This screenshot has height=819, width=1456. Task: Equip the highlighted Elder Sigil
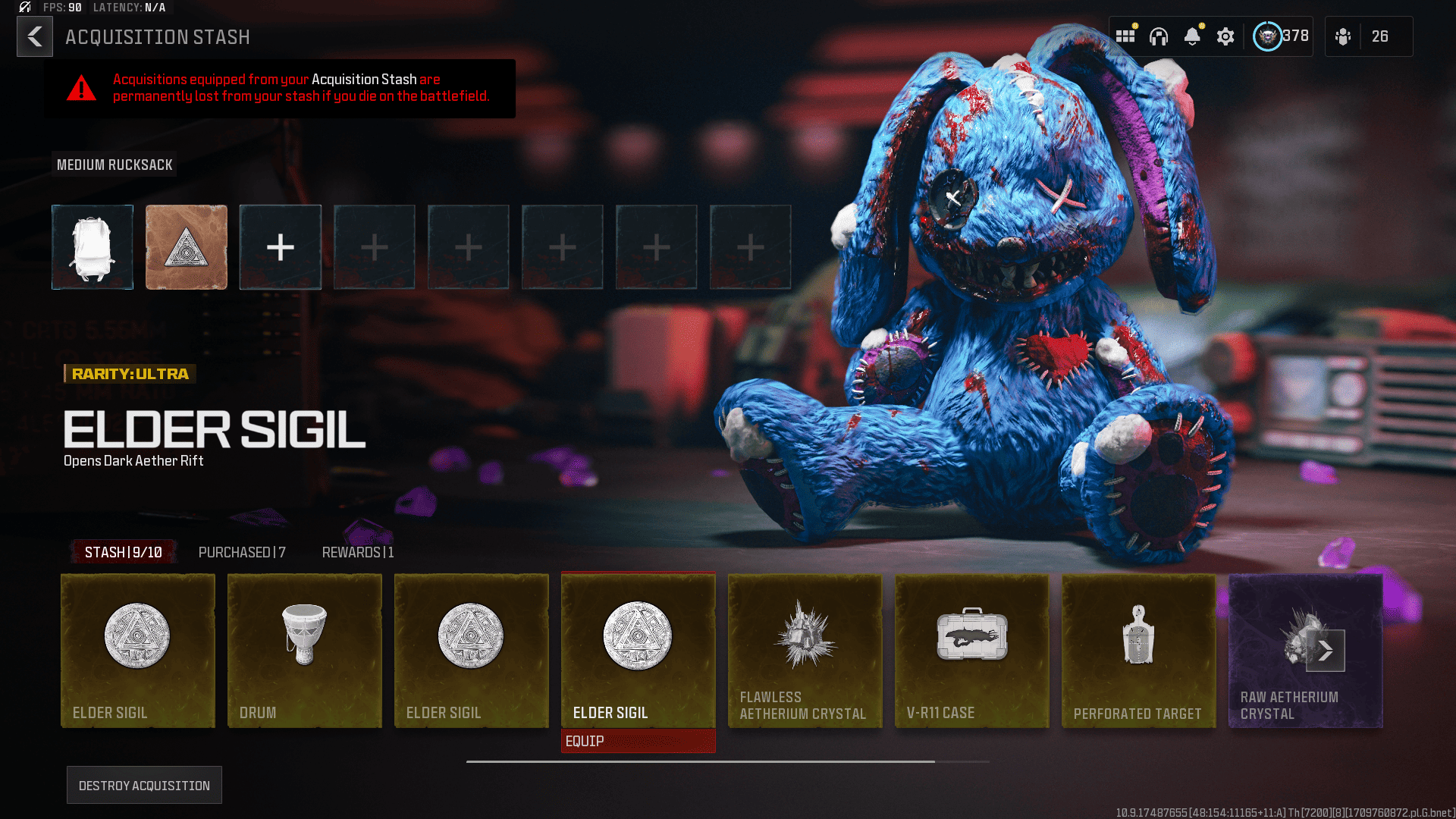click(638, 741)
